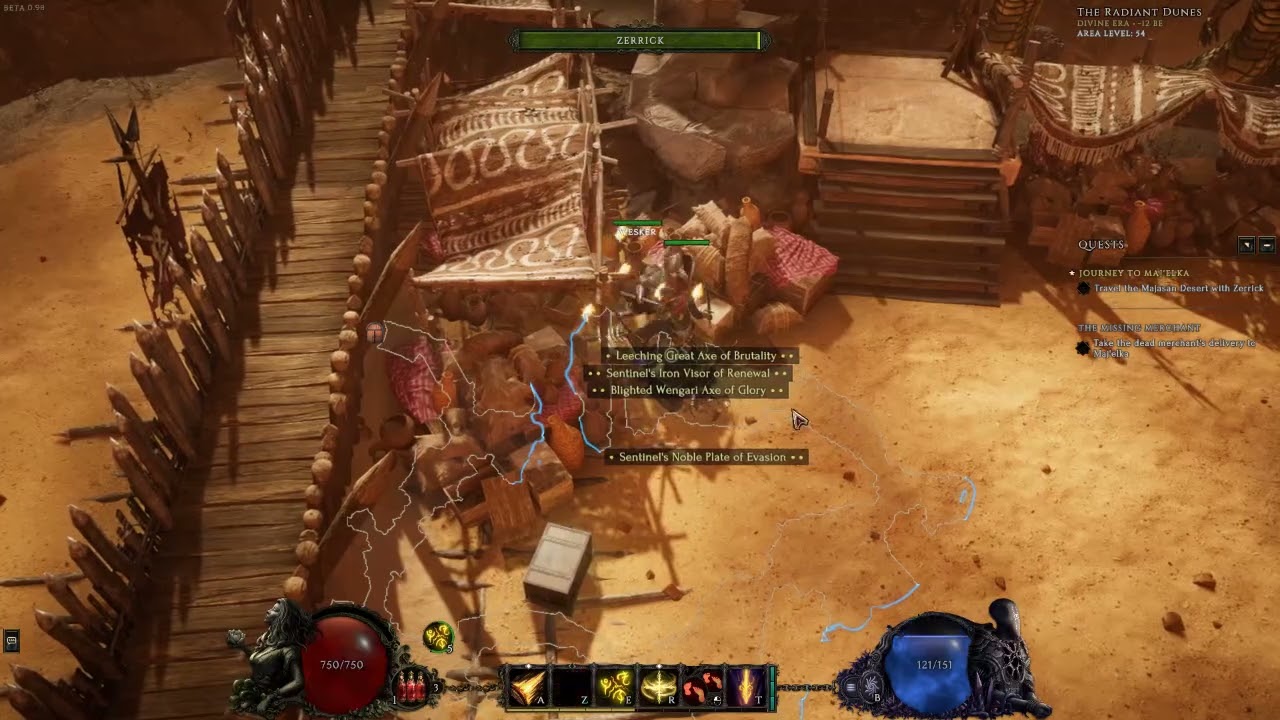This screenshot has height=720, width=1280.
Task: Click the yellow rune buff icon
Action: point(437,636)
